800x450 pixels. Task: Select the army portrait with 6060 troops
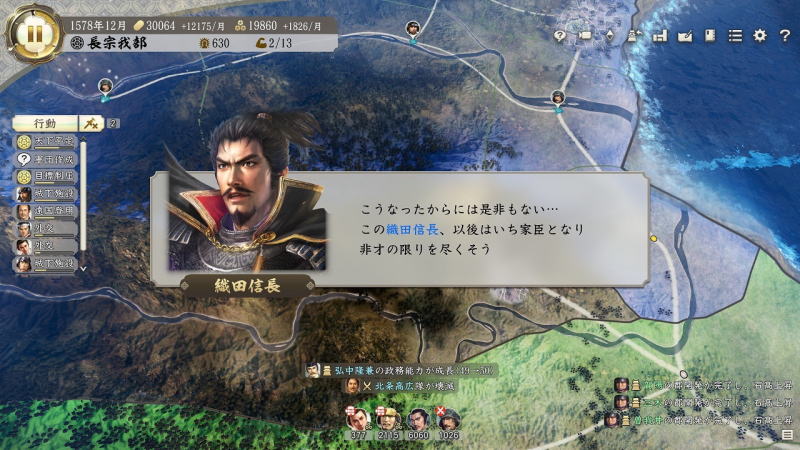click(x=419, y=420)
